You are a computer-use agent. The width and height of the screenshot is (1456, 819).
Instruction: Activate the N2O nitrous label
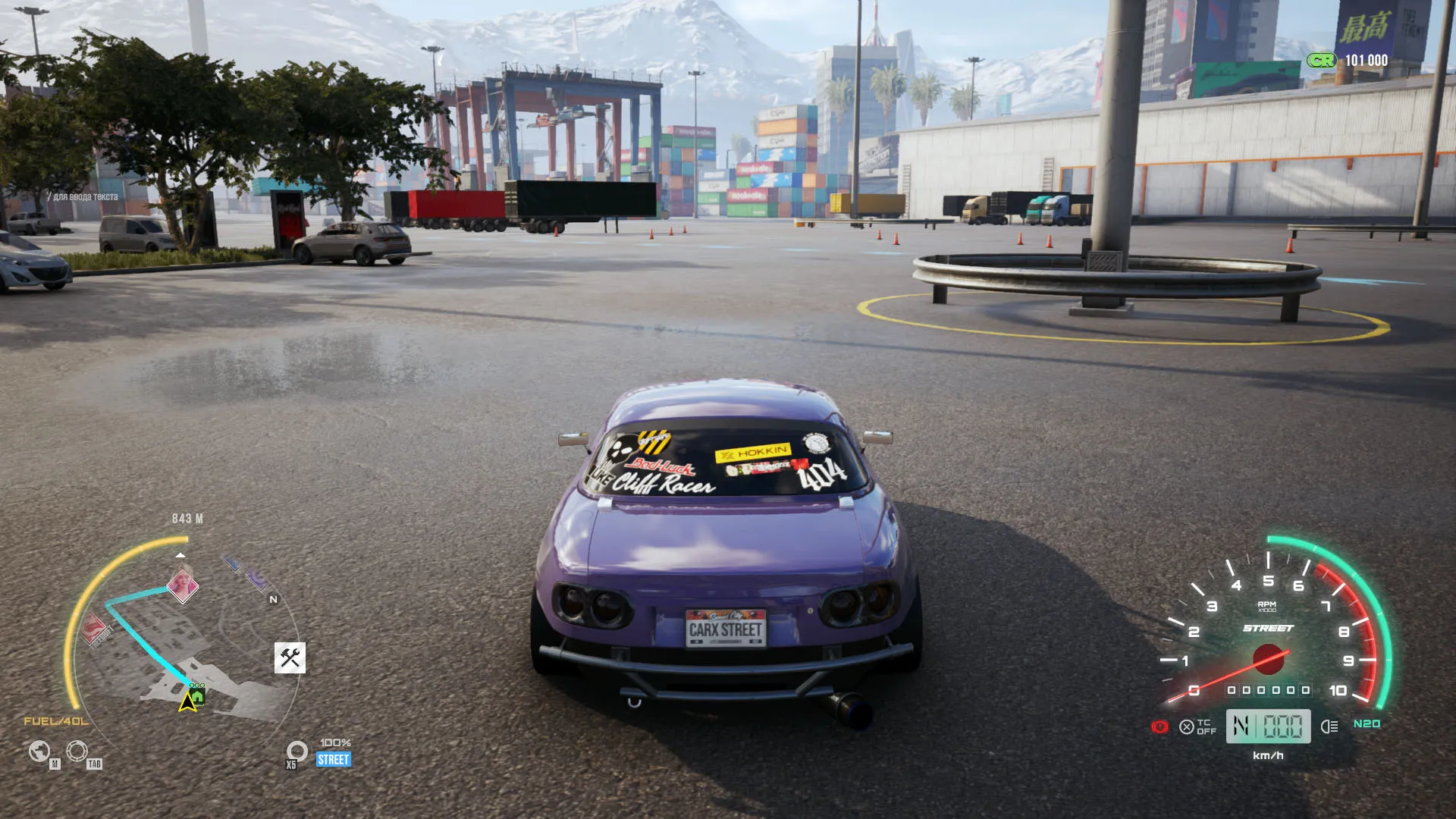[x=1367, y=723]
